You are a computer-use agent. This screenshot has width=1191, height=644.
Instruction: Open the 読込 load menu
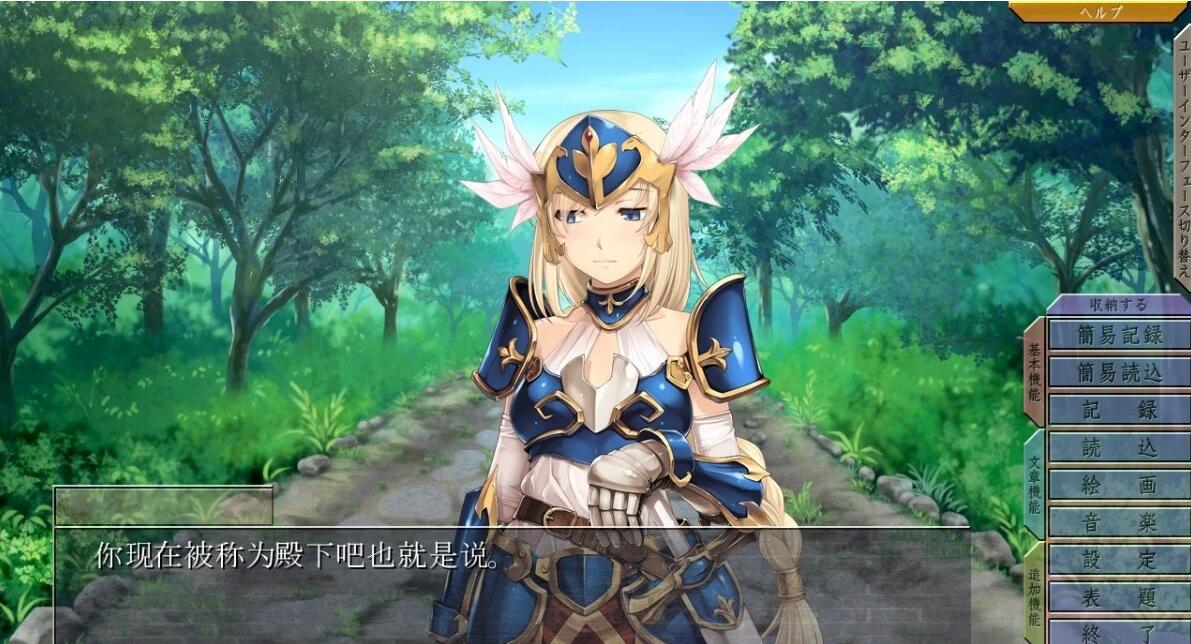[1119, 447]
